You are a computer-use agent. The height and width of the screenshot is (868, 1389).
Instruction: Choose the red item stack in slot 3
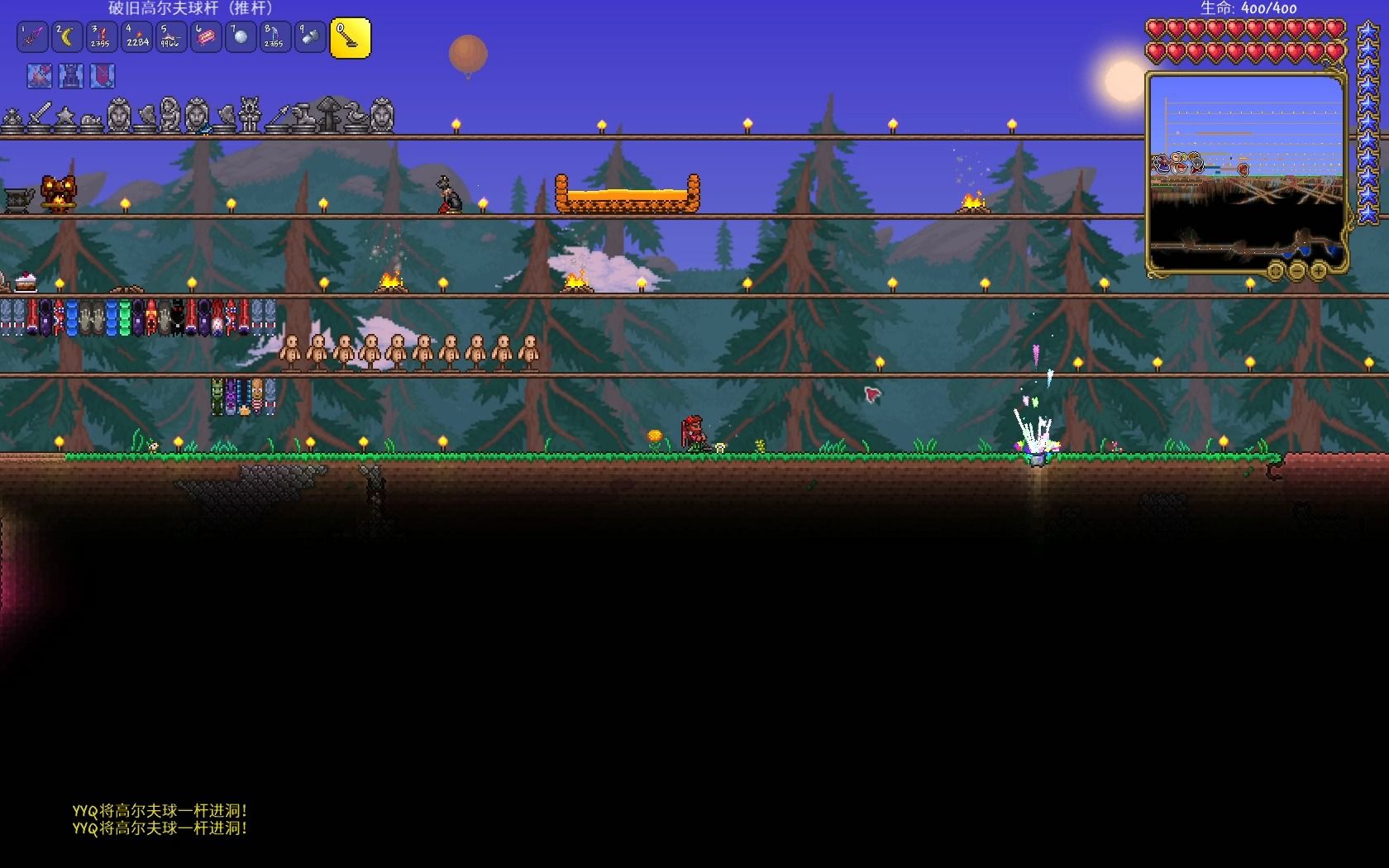pyautogui.click(x=102, y=38)
